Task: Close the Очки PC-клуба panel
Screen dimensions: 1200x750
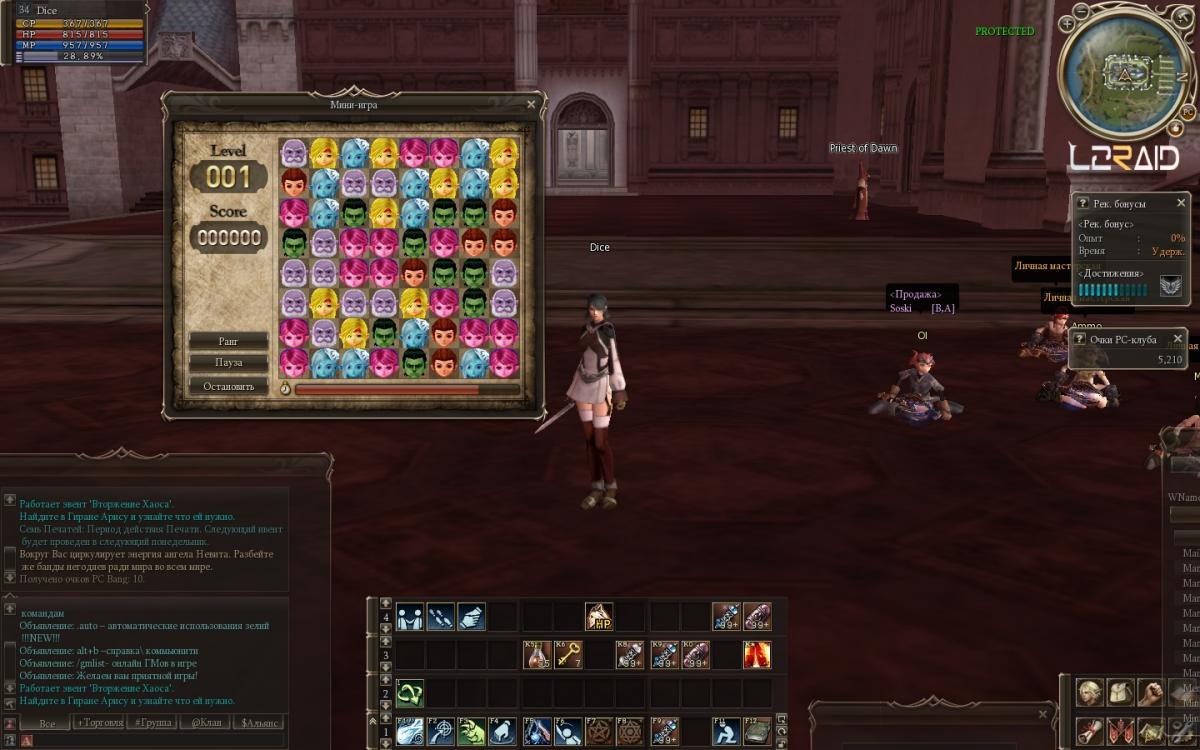Action: tap(1177, 339)
